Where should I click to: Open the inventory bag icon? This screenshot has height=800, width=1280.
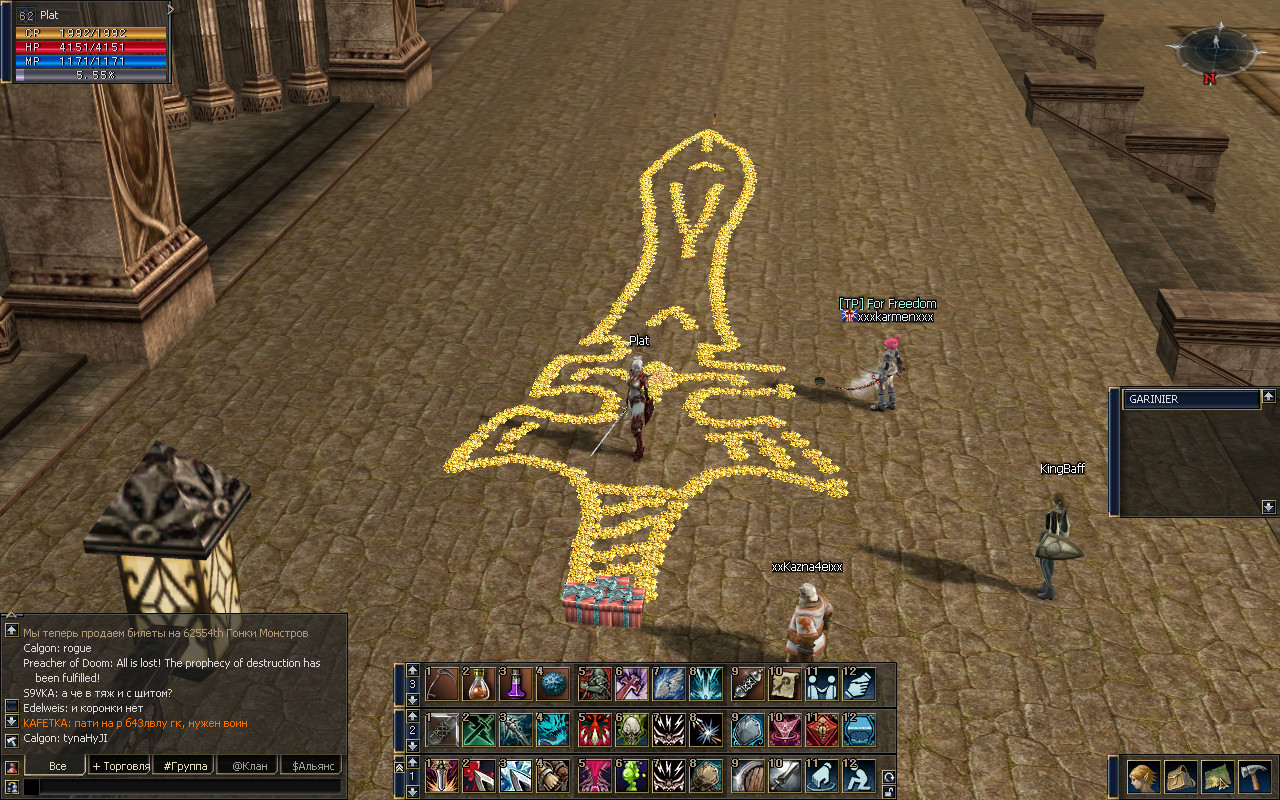click(1180, 776)
